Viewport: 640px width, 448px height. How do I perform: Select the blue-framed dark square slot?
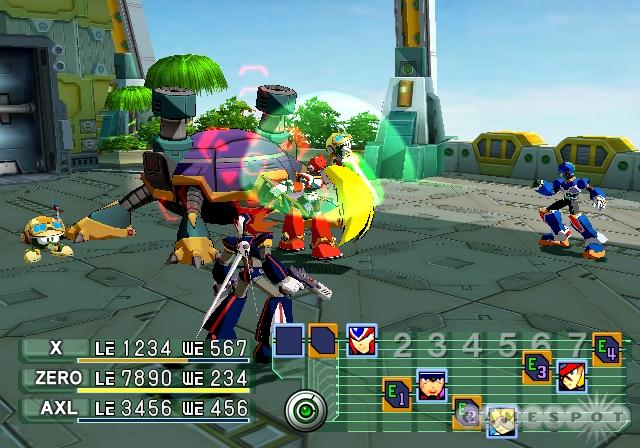(x=289, y=340)
